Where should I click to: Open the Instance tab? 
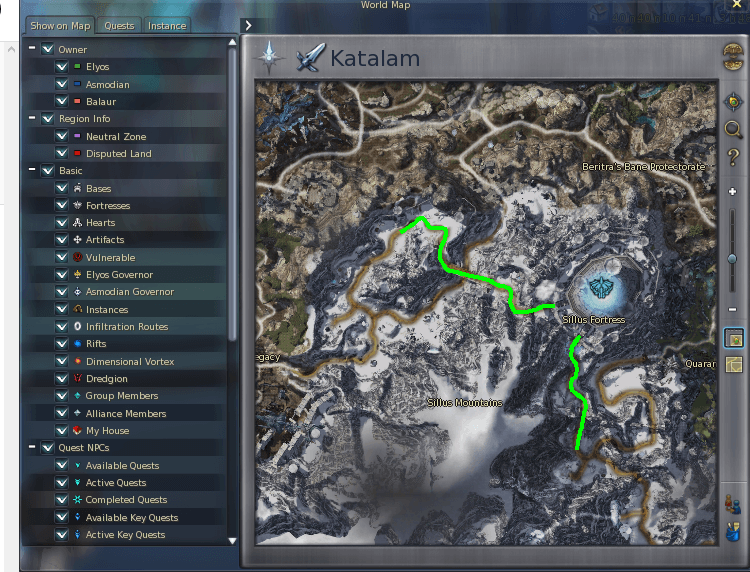(x=167, y=26)
